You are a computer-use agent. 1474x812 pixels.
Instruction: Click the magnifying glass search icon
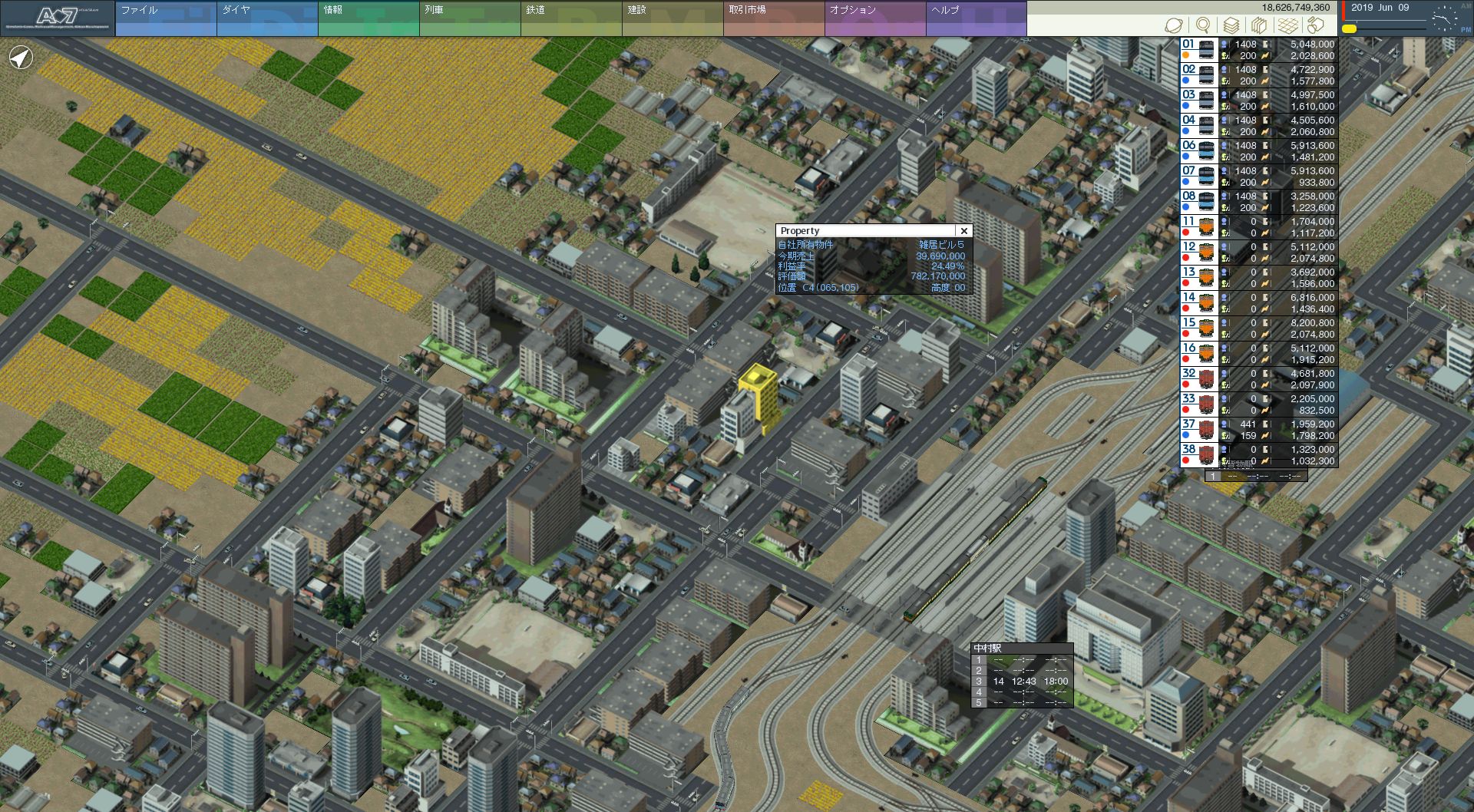(x=1203, y=25)
